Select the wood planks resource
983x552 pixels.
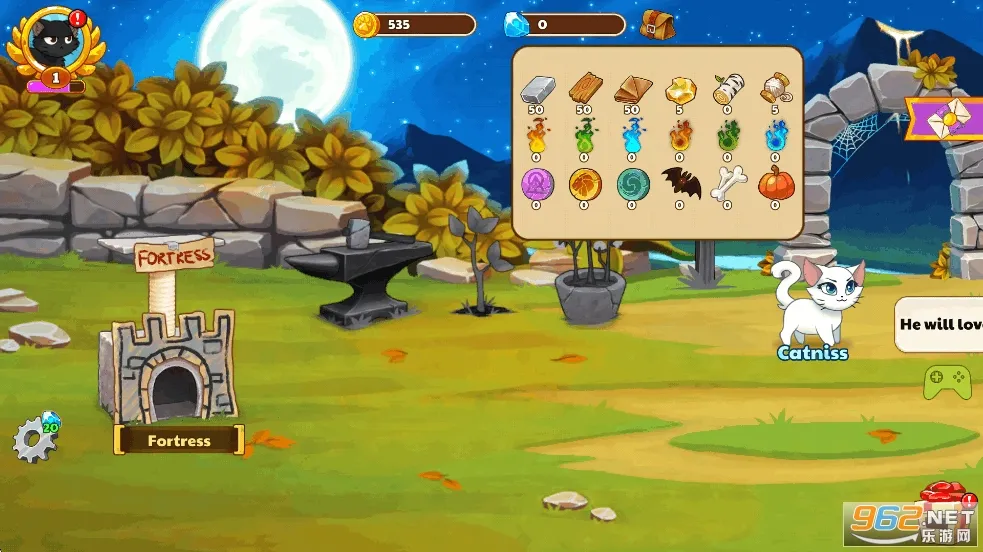pos(586,88)
